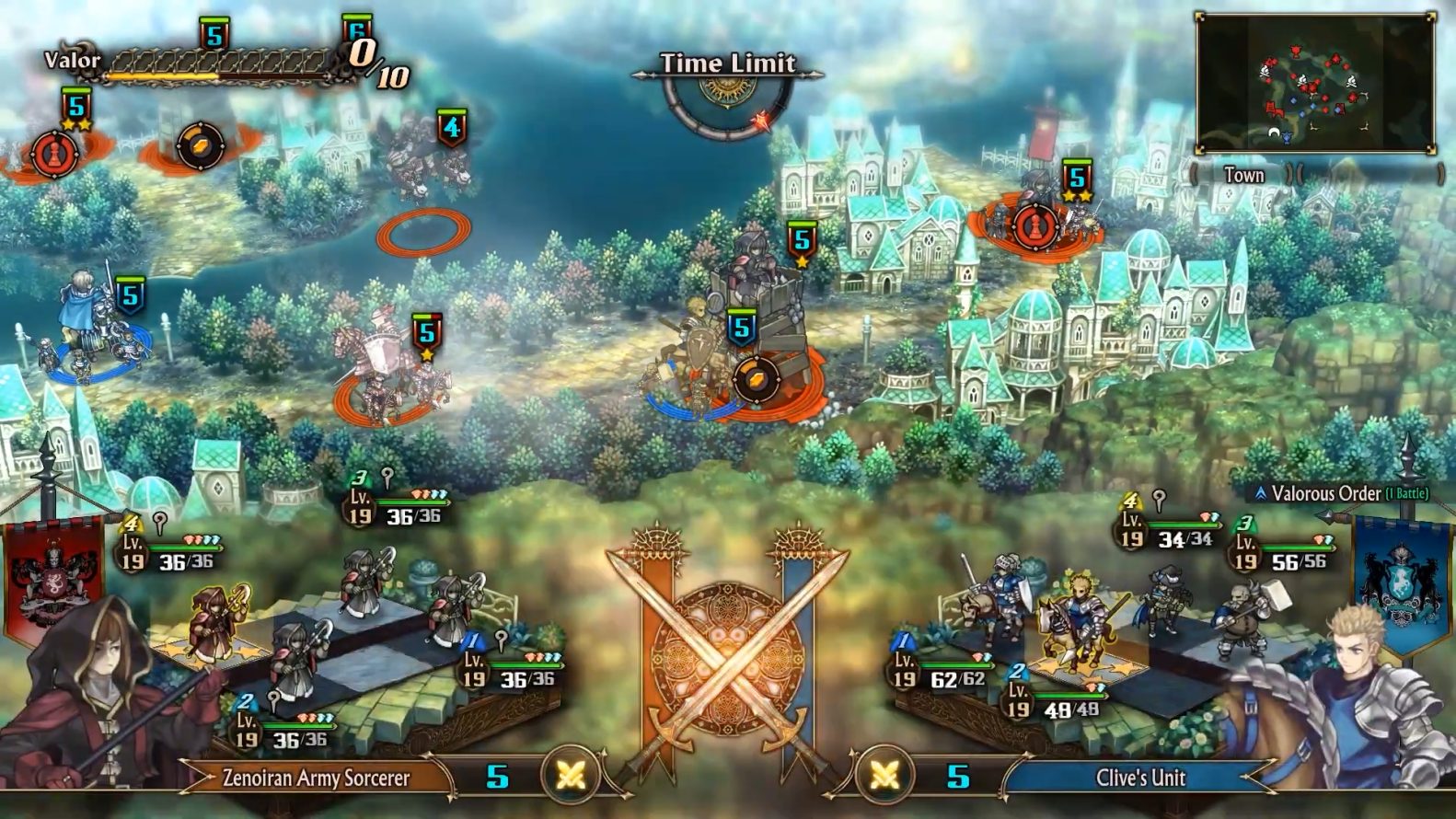Check the Valorous Order indicator
1456x819 pixels.
(x=1341, y=493)
